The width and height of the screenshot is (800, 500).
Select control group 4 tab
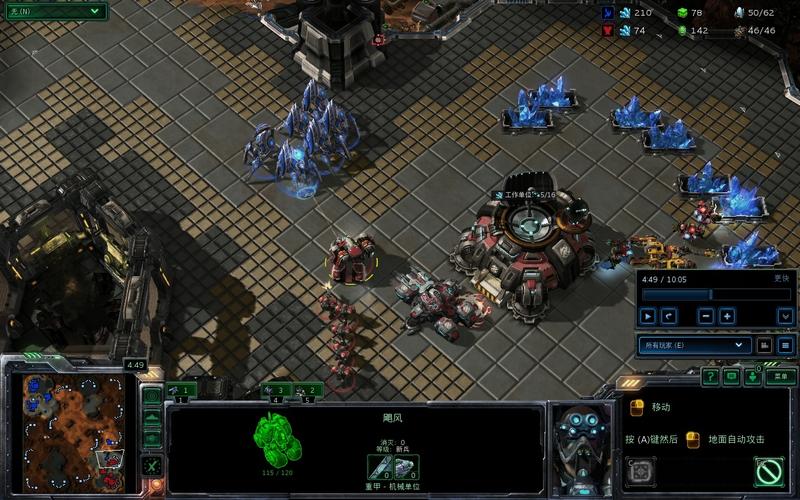click(275, 391)
